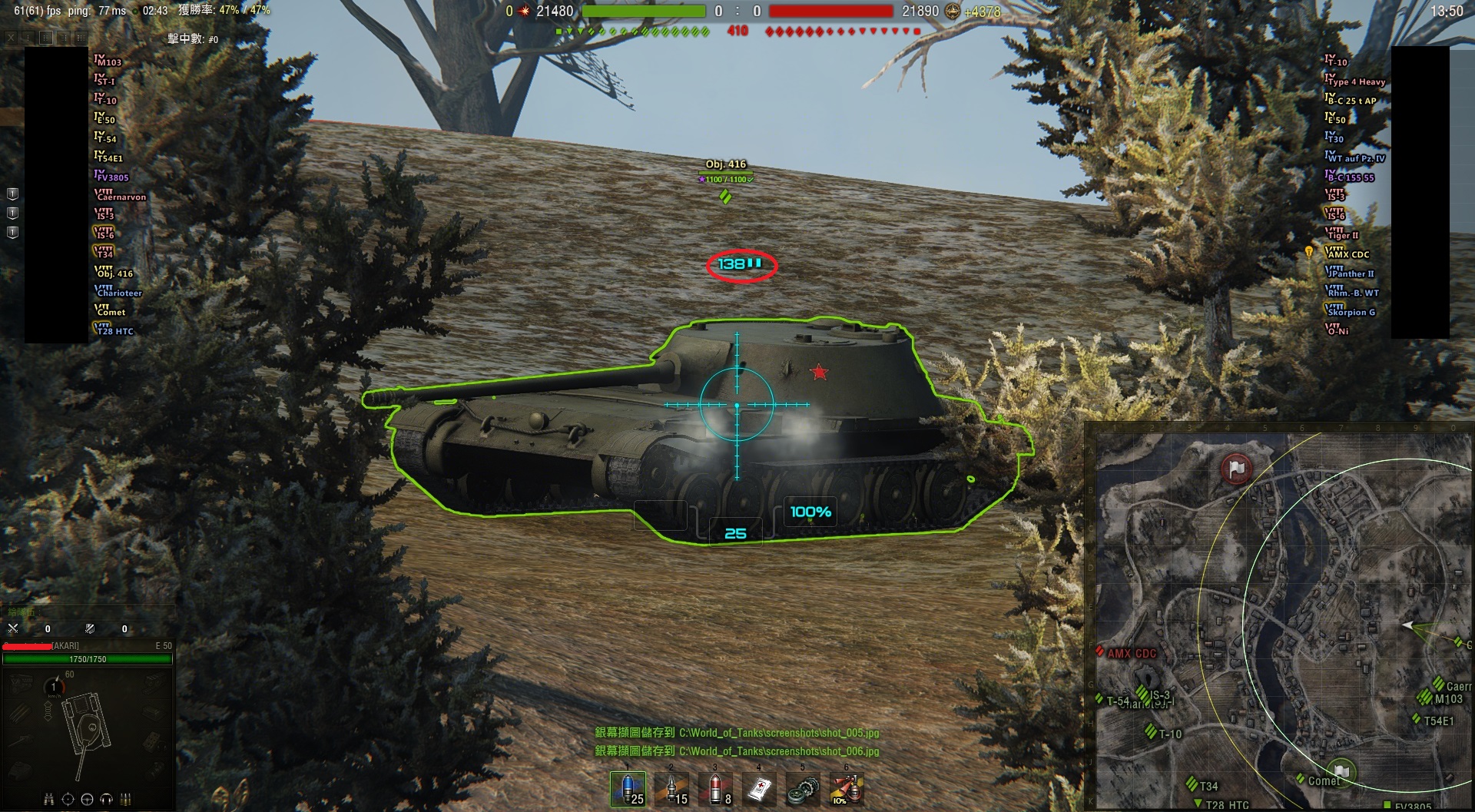This screenshot has width=1475, height=812.
Task: Click the headphones radio operator icon
Action: coord(106,800)
